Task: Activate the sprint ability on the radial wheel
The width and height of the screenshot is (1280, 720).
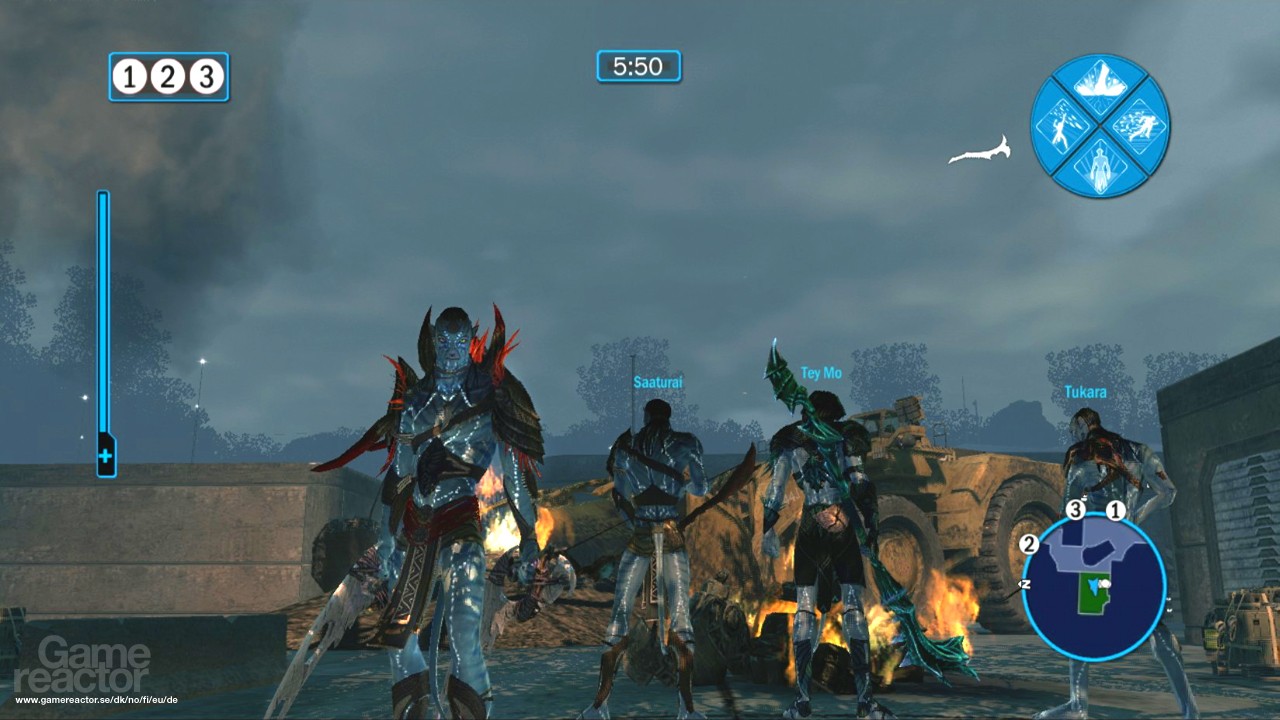Action: (1140, 126)
